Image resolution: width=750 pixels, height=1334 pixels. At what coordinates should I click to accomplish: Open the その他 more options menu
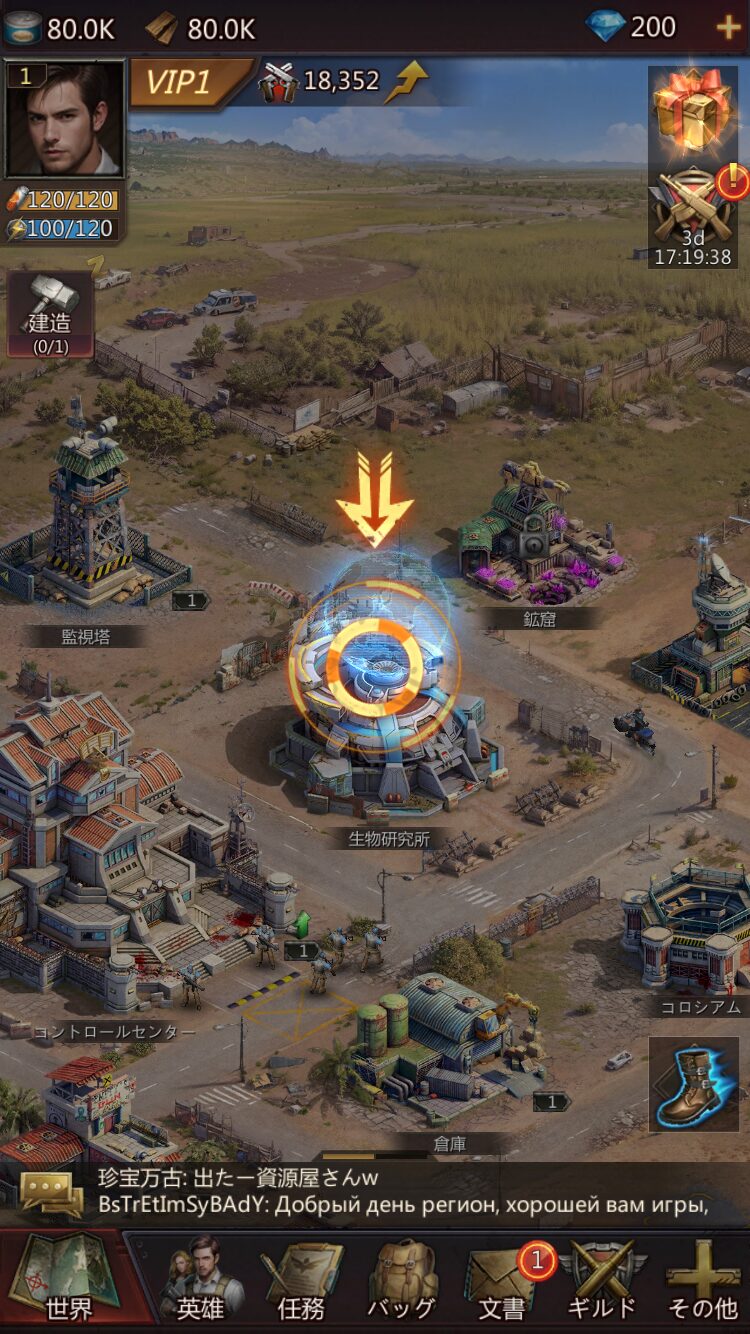click(703, 1279)
